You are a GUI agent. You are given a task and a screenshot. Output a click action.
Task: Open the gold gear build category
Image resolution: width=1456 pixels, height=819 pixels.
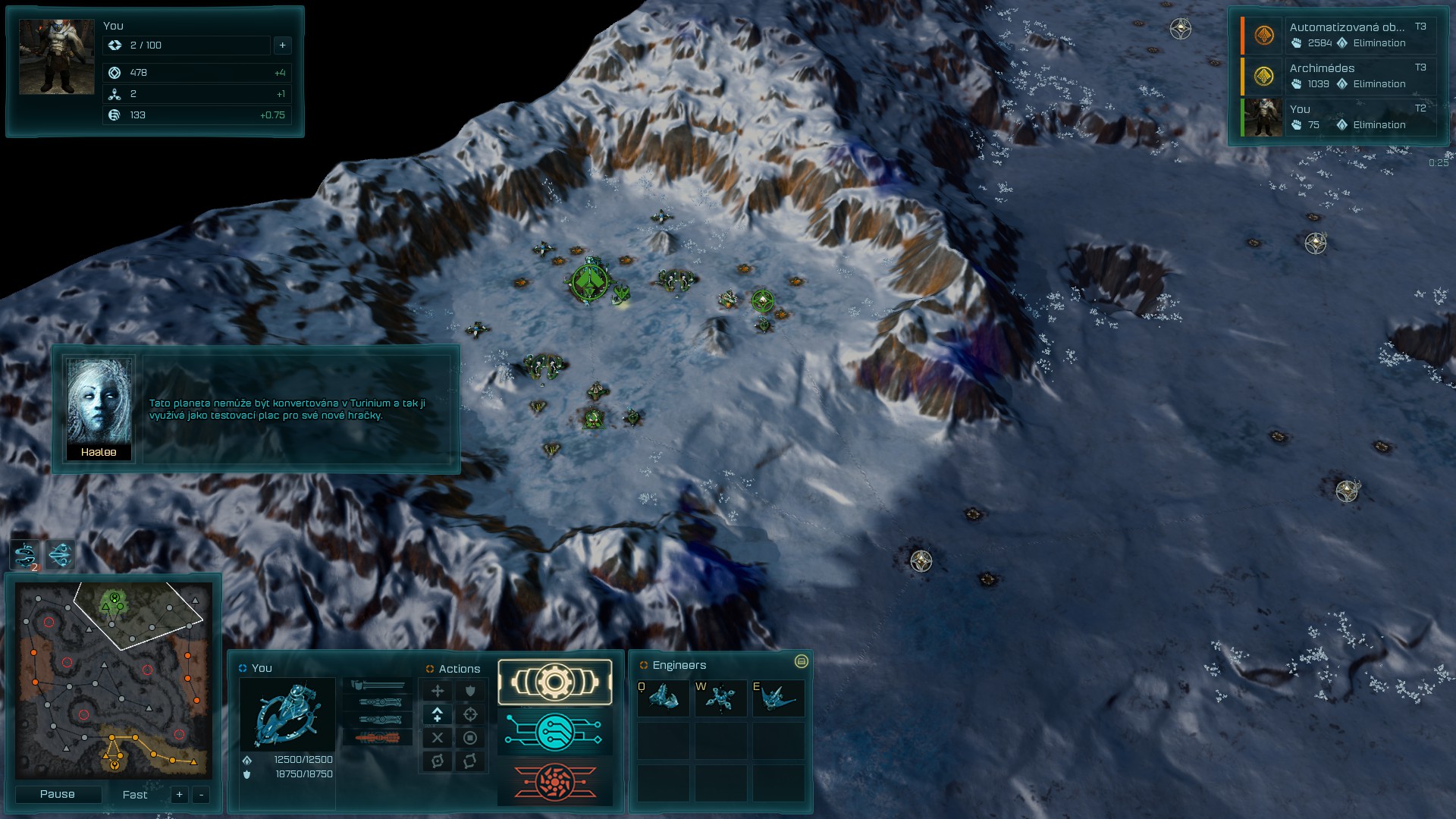point(555,682)
